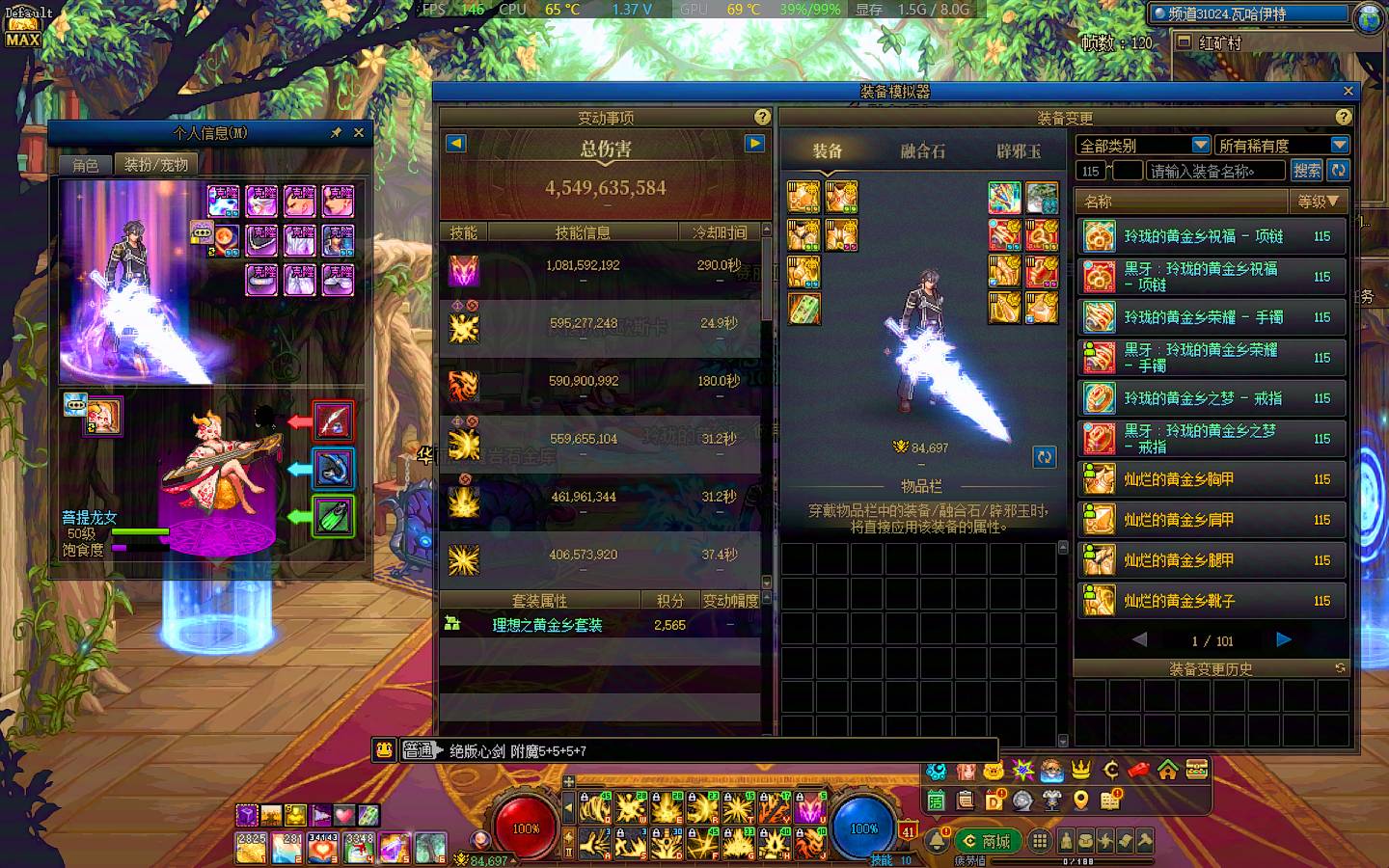Pin the 个人信息 panel
The width and height of the screenshot is (1389, 868).
click(336, 133)
